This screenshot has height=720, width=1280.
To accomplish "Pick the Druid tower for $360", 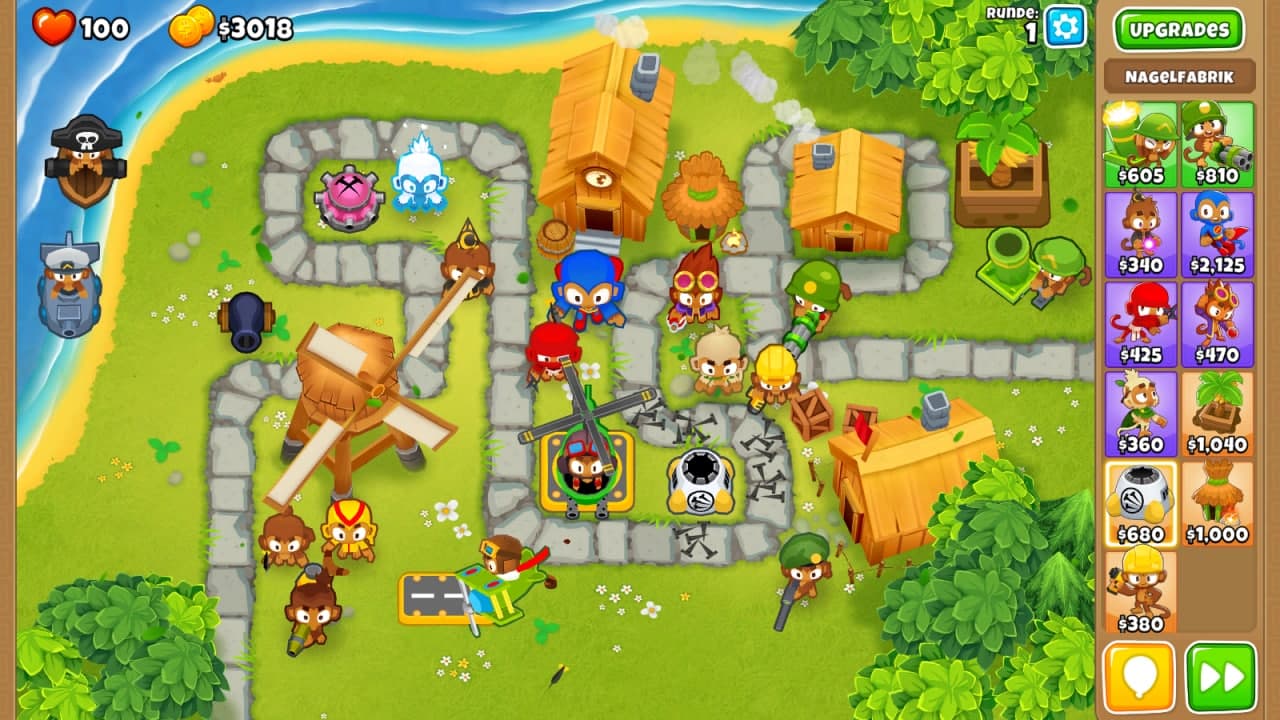I will tap(1140, 413).
